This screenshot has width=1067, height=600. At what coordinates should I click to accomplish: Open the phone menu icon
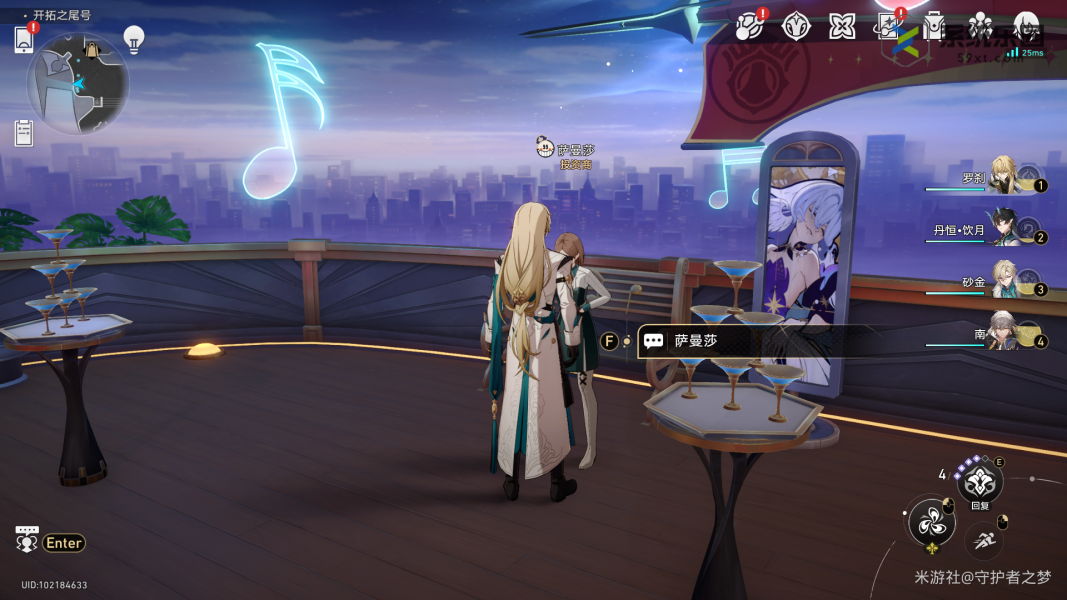(x=24, y=40)
